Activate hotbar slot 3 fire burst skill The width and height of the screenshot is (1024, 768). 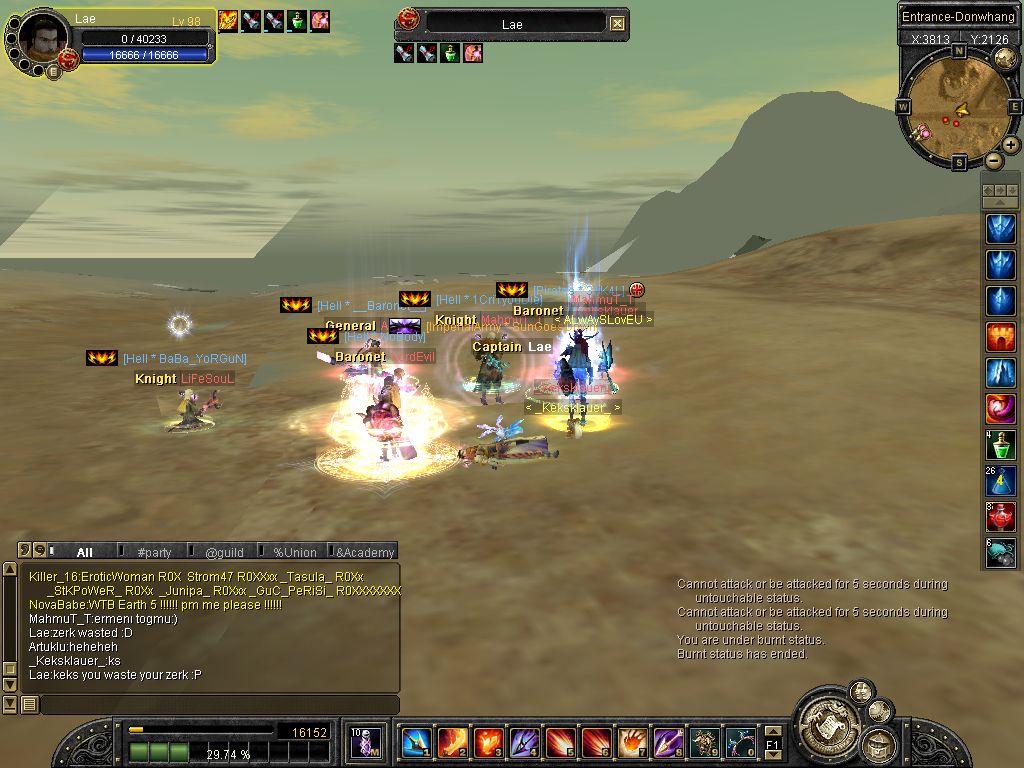488,743
